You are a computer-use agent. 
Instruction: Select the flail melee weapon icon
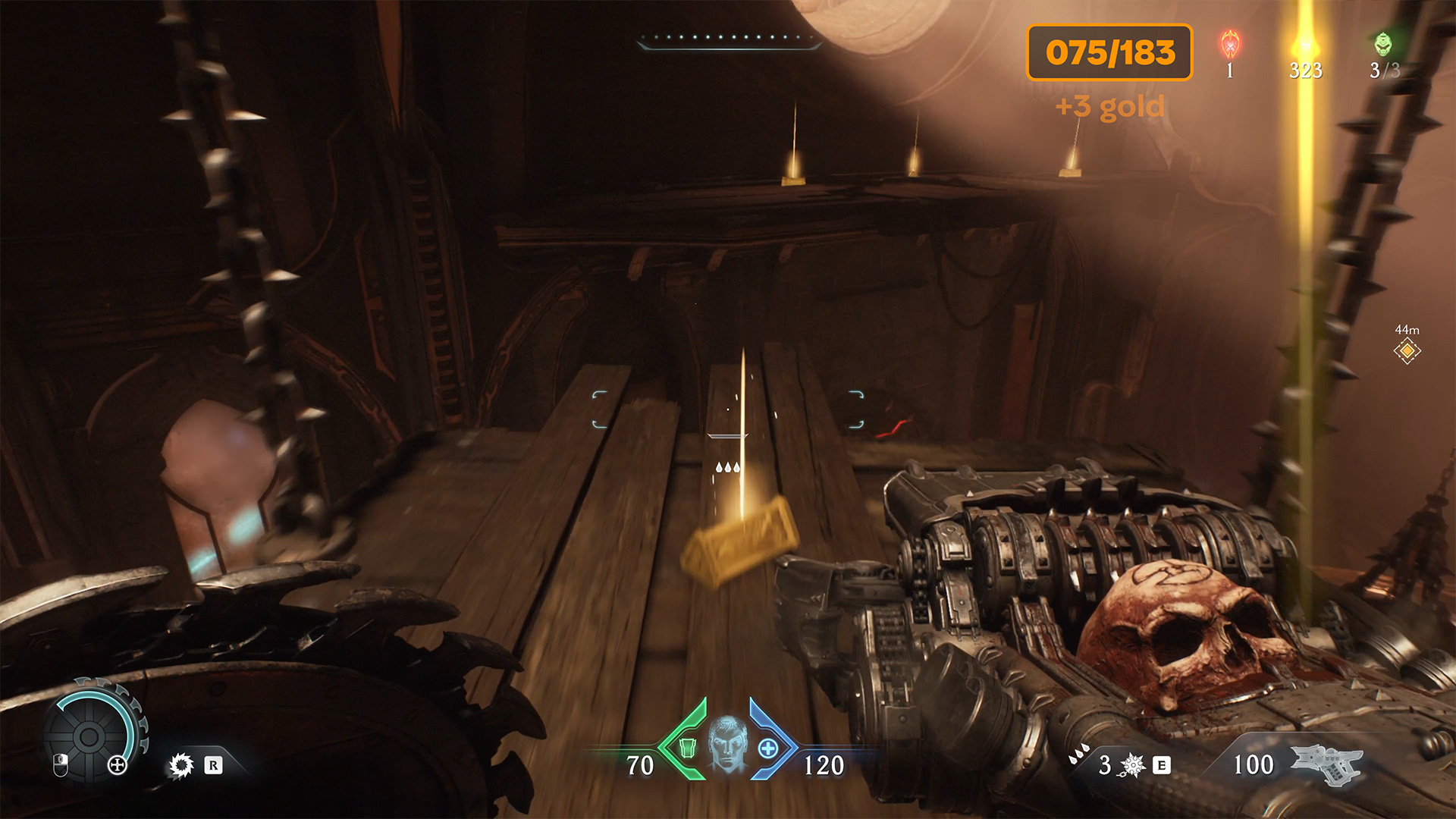1133,765
